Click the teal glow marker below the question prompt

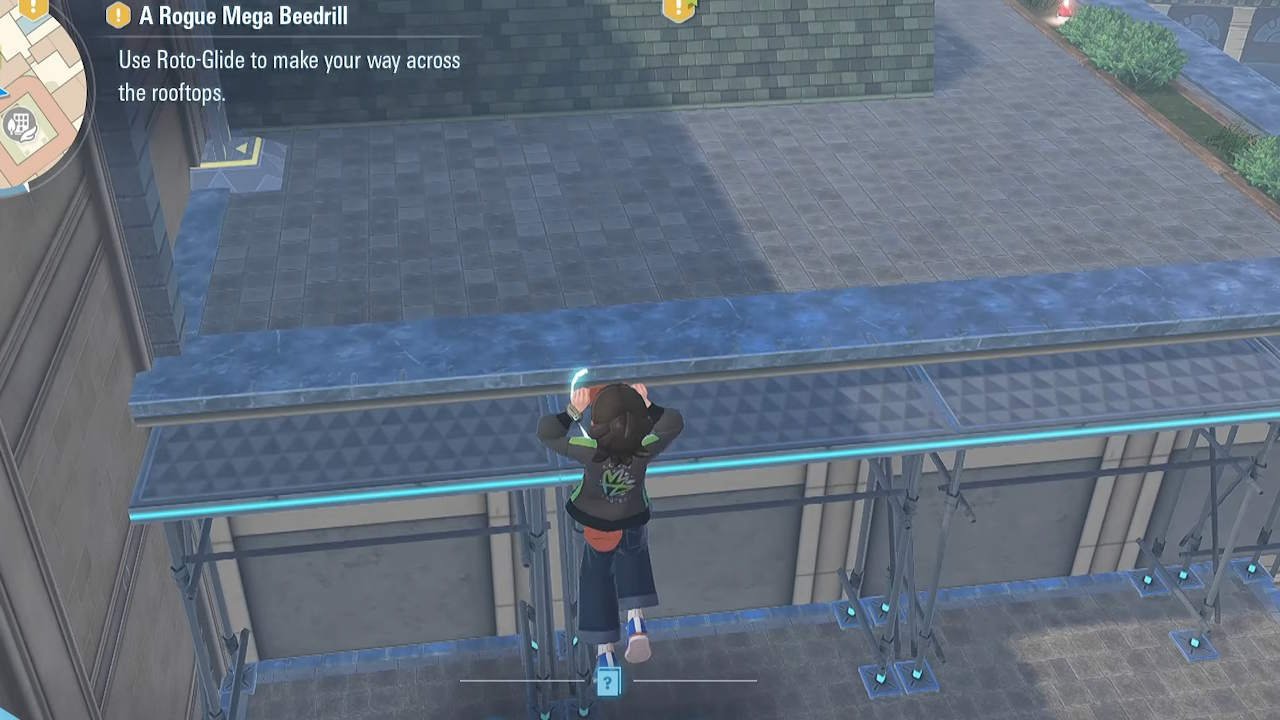pyautogui.click(x=583, y=712)
